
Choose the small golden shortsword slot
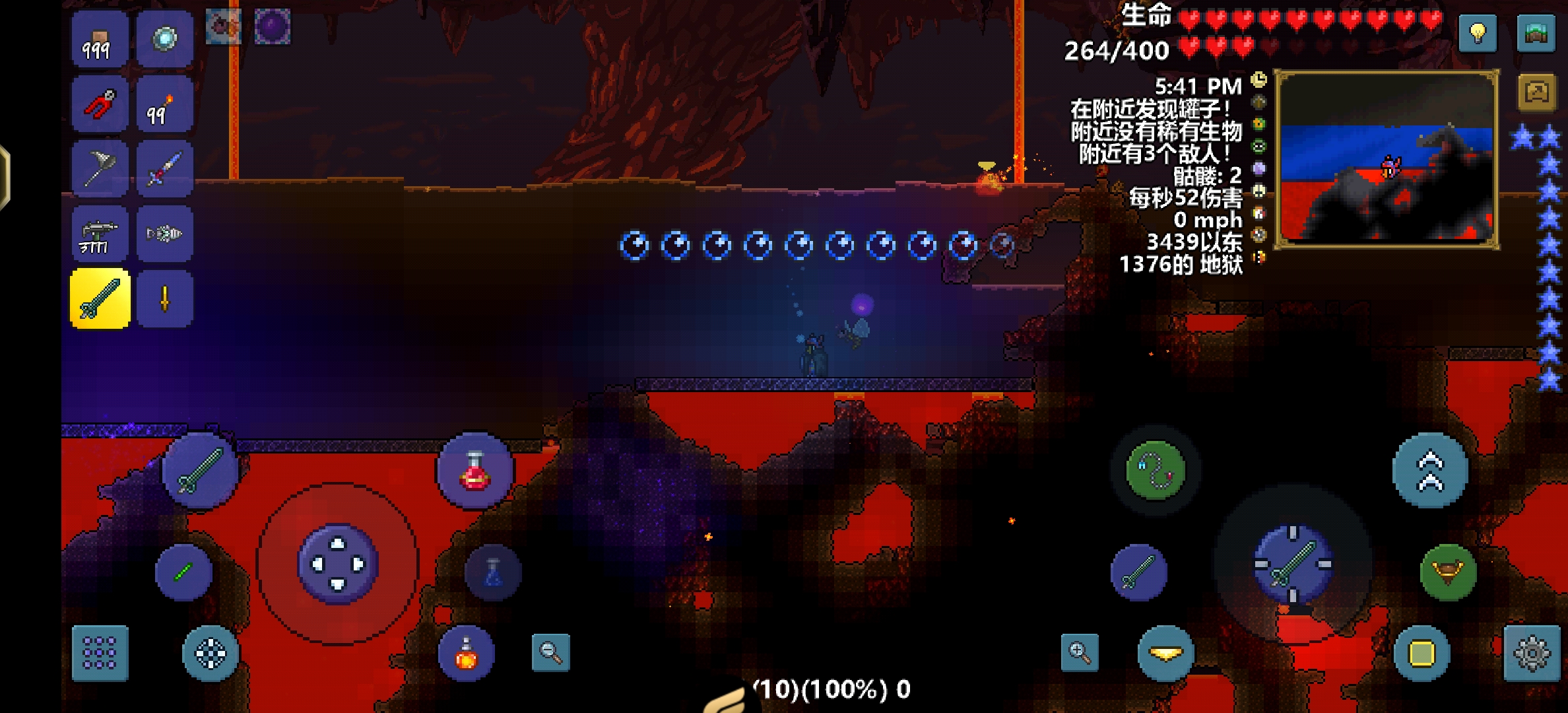coord(165,299)
